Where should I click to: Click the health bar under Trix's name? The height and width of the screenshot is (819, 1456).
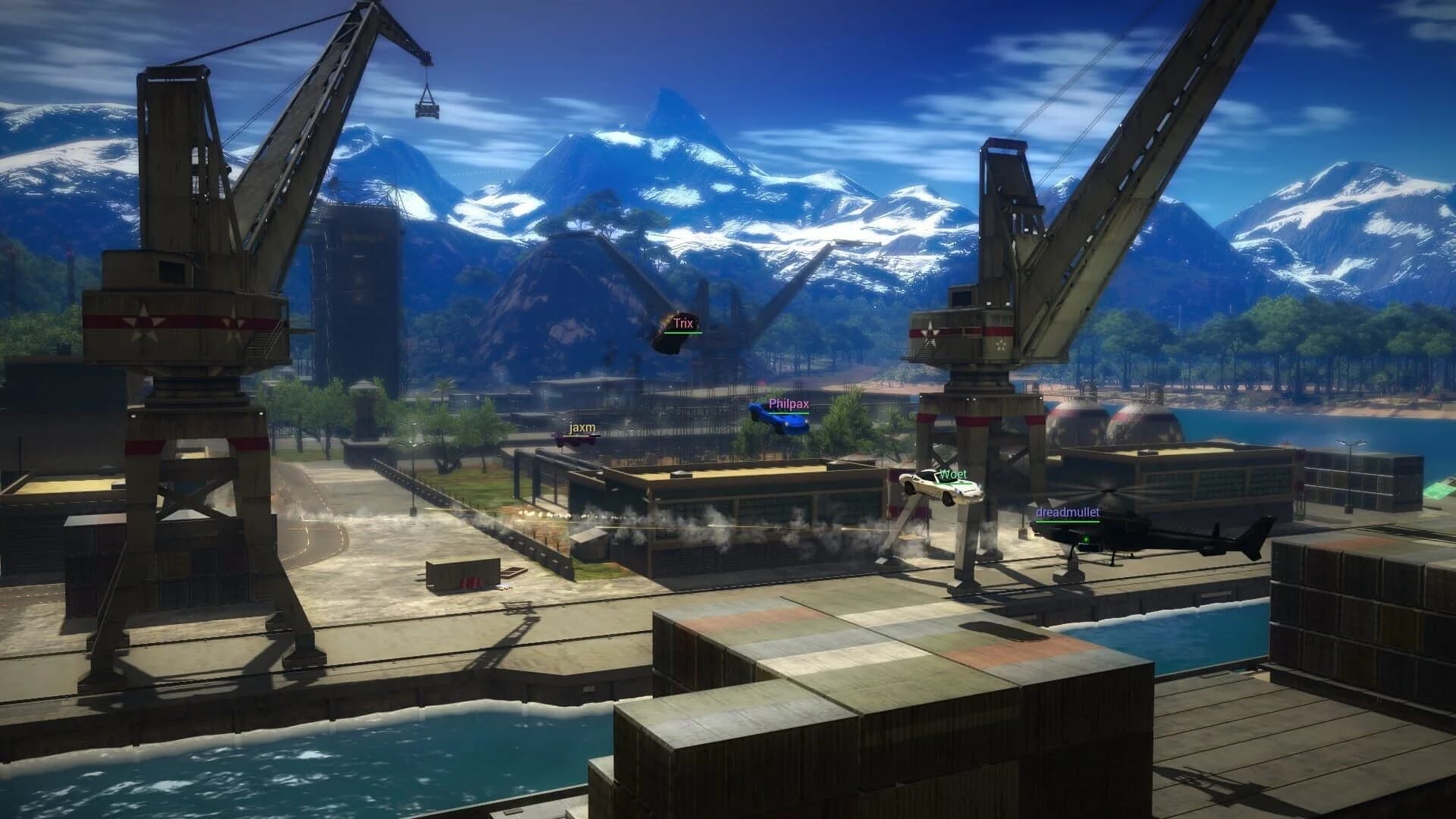(682, 331)
